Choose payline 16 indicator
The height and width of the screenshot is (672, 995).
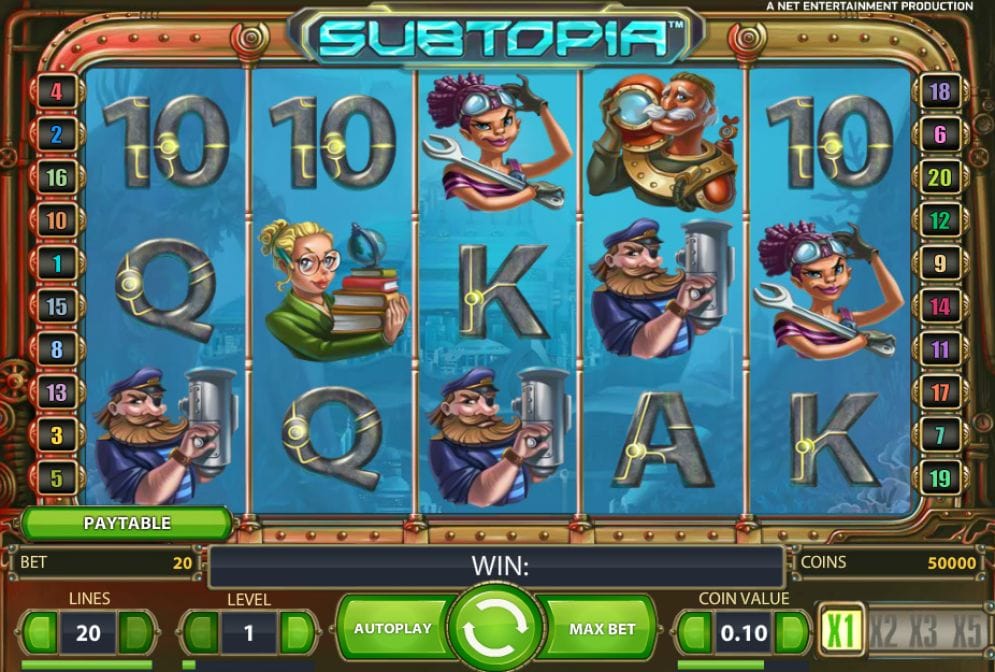(56, 178)
